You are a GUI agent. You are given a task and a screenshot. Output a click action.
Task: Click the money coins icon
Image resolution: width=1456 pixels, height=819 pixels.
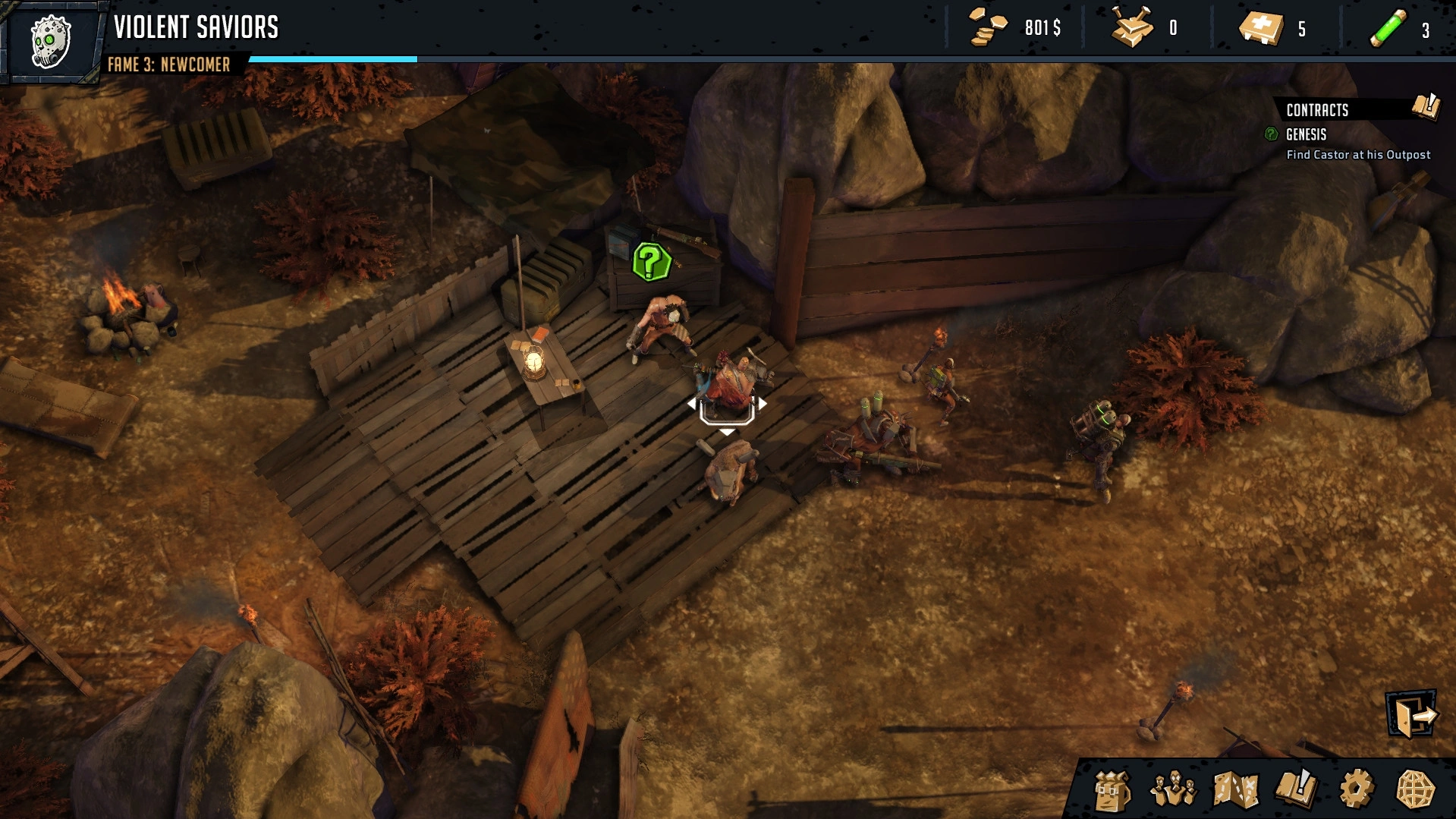(988, 29)
